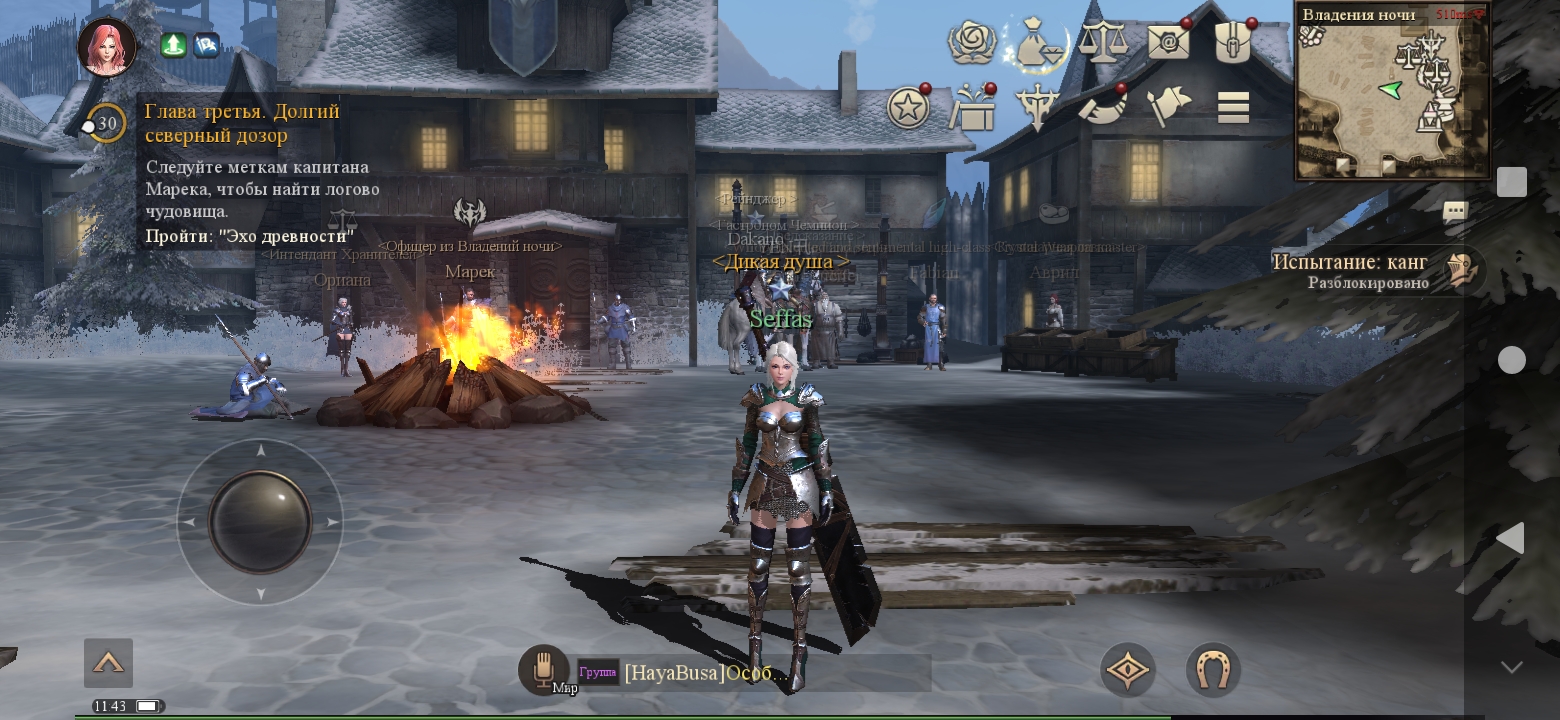Click the speech bubble chat icon
This screenshot has width=1560, height=720.
[1455, 211]
